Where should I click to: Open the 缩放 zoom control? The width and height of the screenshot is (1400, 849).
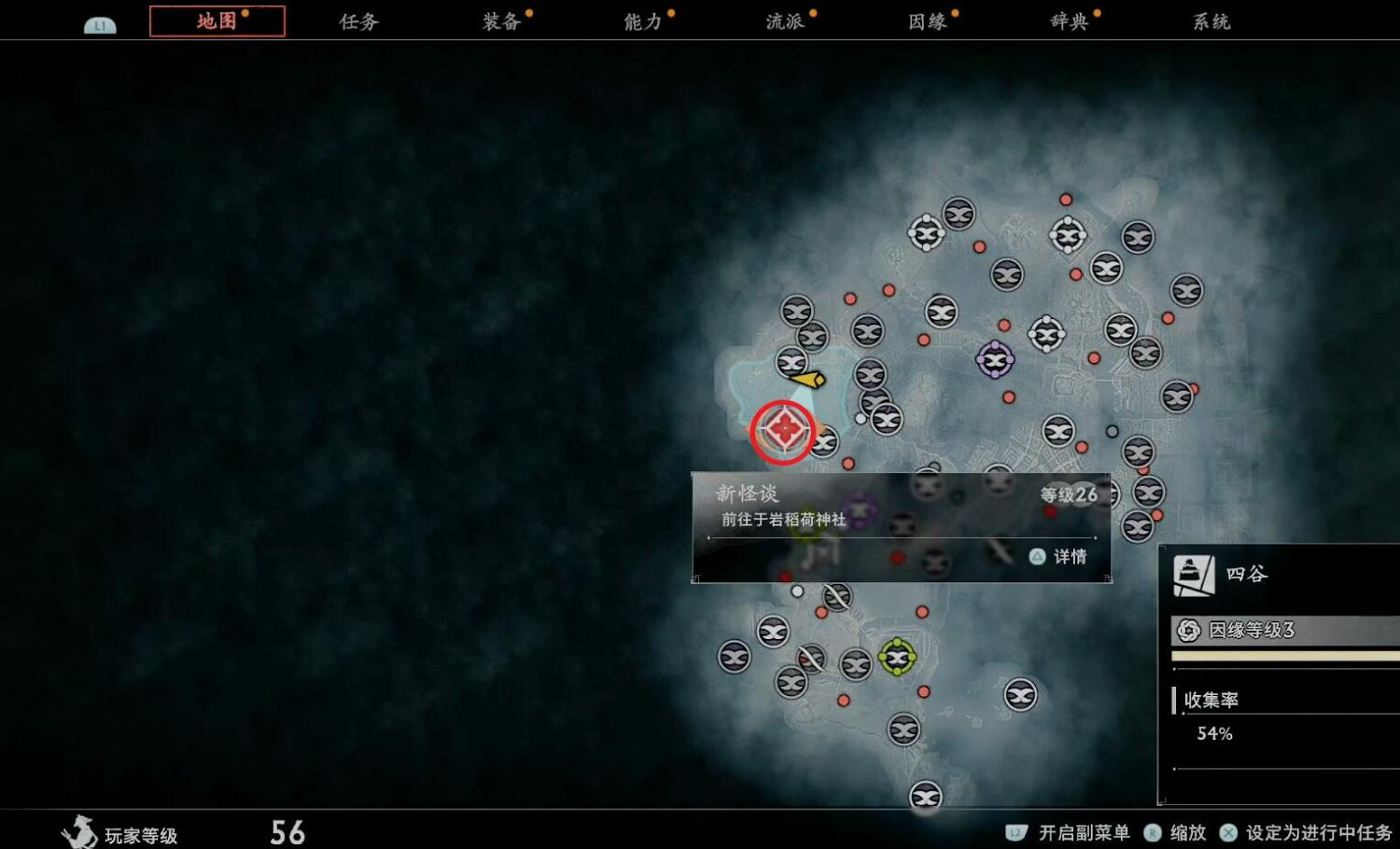(1186, 833)
